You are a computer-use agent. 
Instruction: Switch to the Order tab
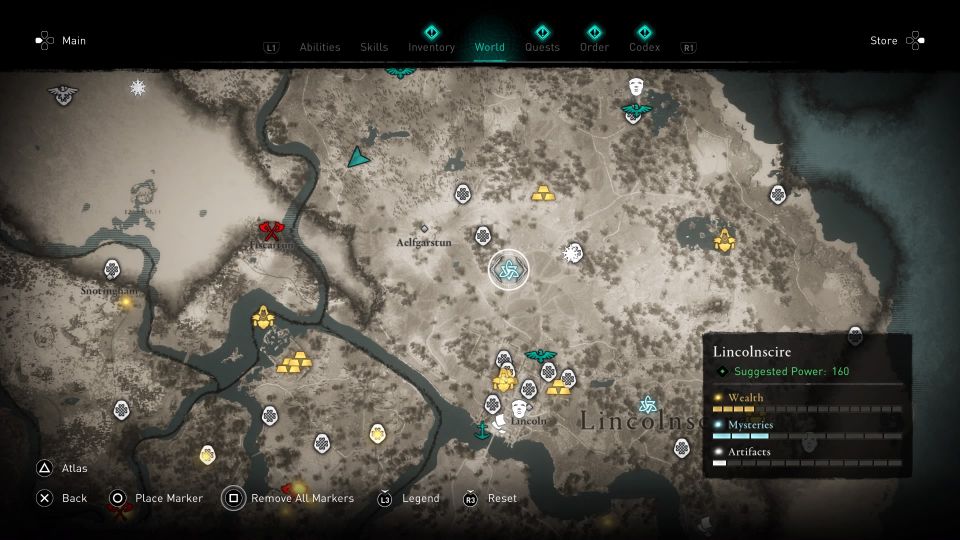(x=594, y=46)
